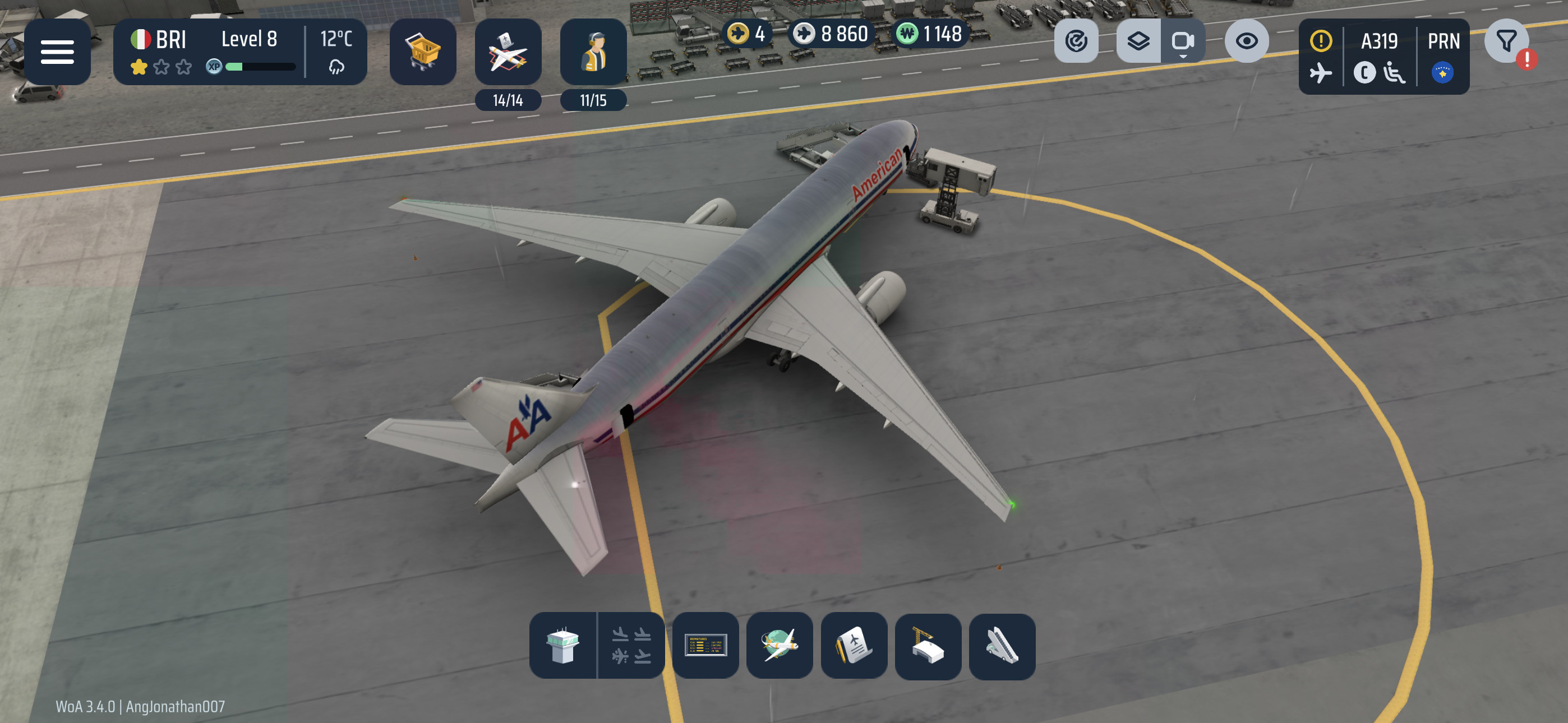Open the construction crane build menu
Screen dimensions: 1568x723
pyautogui.click(x=928, y=645)
